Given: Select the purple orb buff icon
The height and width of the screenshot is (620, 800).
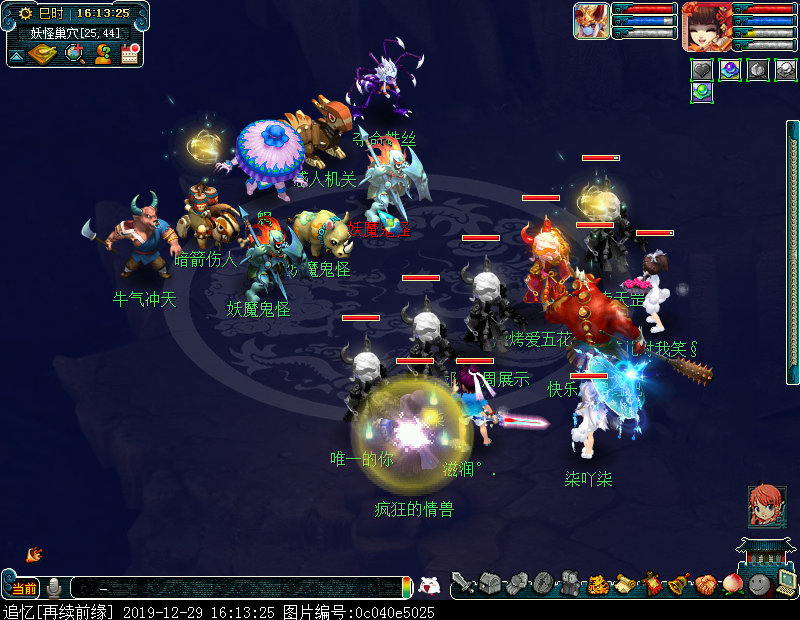Looking at the screenshot, I should tap(730, 70).
